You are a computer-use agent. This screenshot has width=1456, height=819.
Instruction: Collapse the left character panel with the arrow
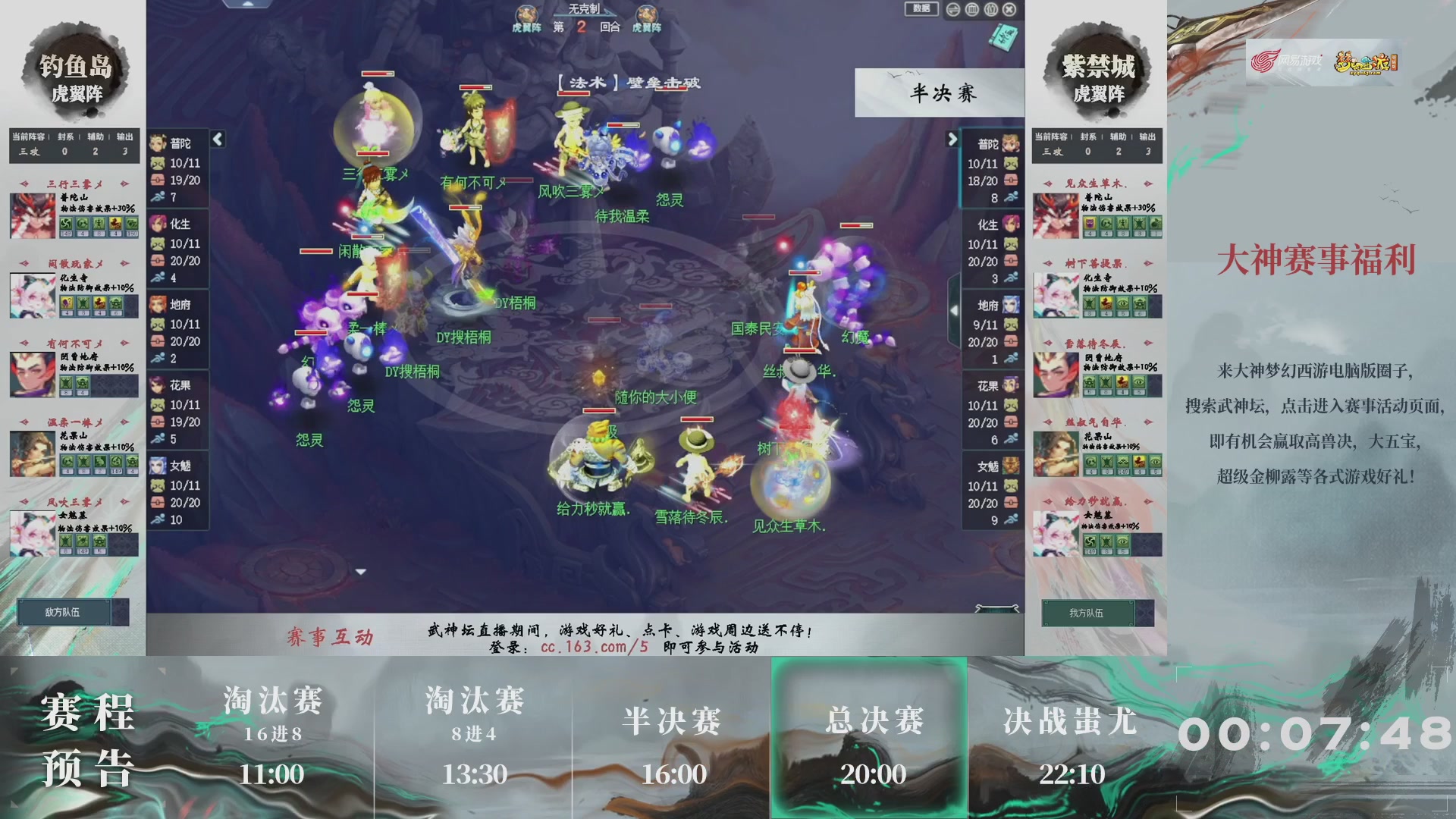[x=218, y=140]
